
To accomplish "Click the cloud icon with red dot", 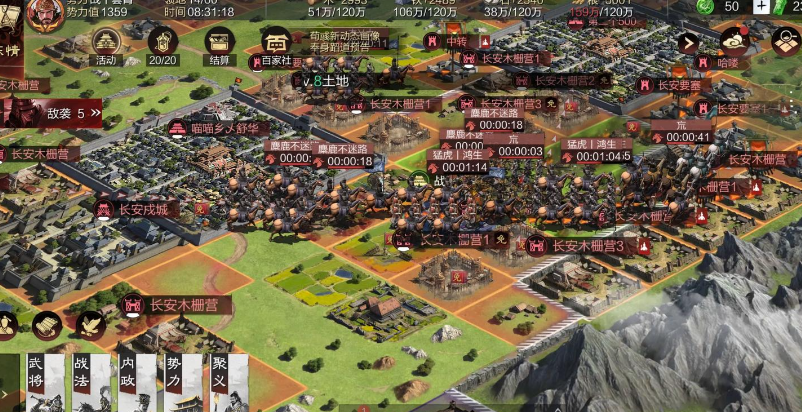I will coord(734,42).
